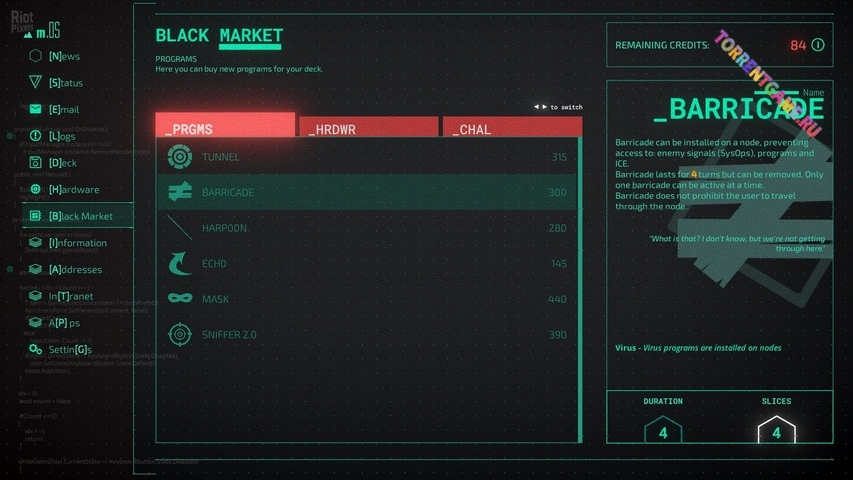Choose the Tunnel program for 315
Screen dimensions: 853x480
(x=367, y=157)
